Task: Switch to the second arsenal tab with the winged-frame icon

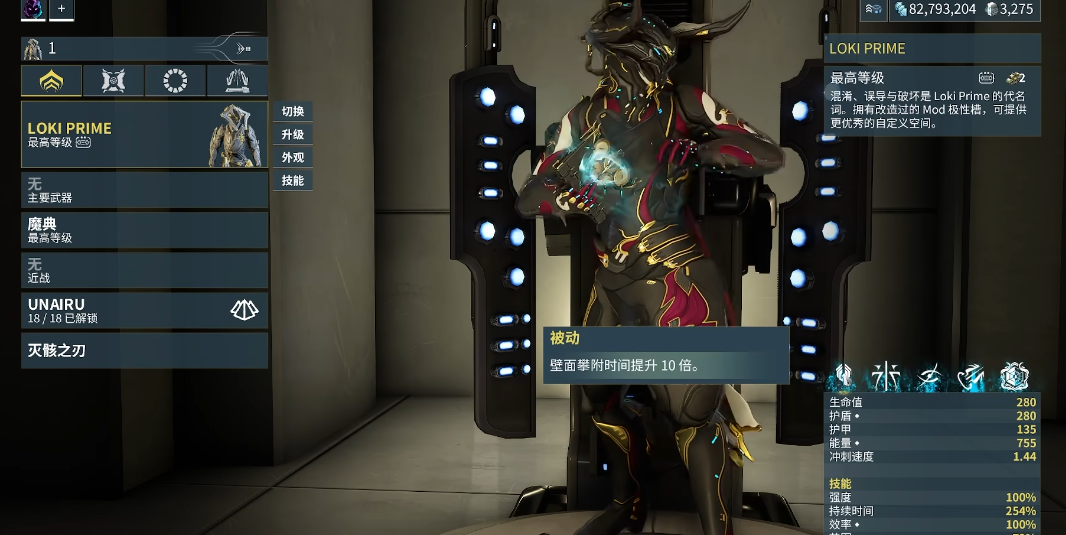Action: click(113, 81)
